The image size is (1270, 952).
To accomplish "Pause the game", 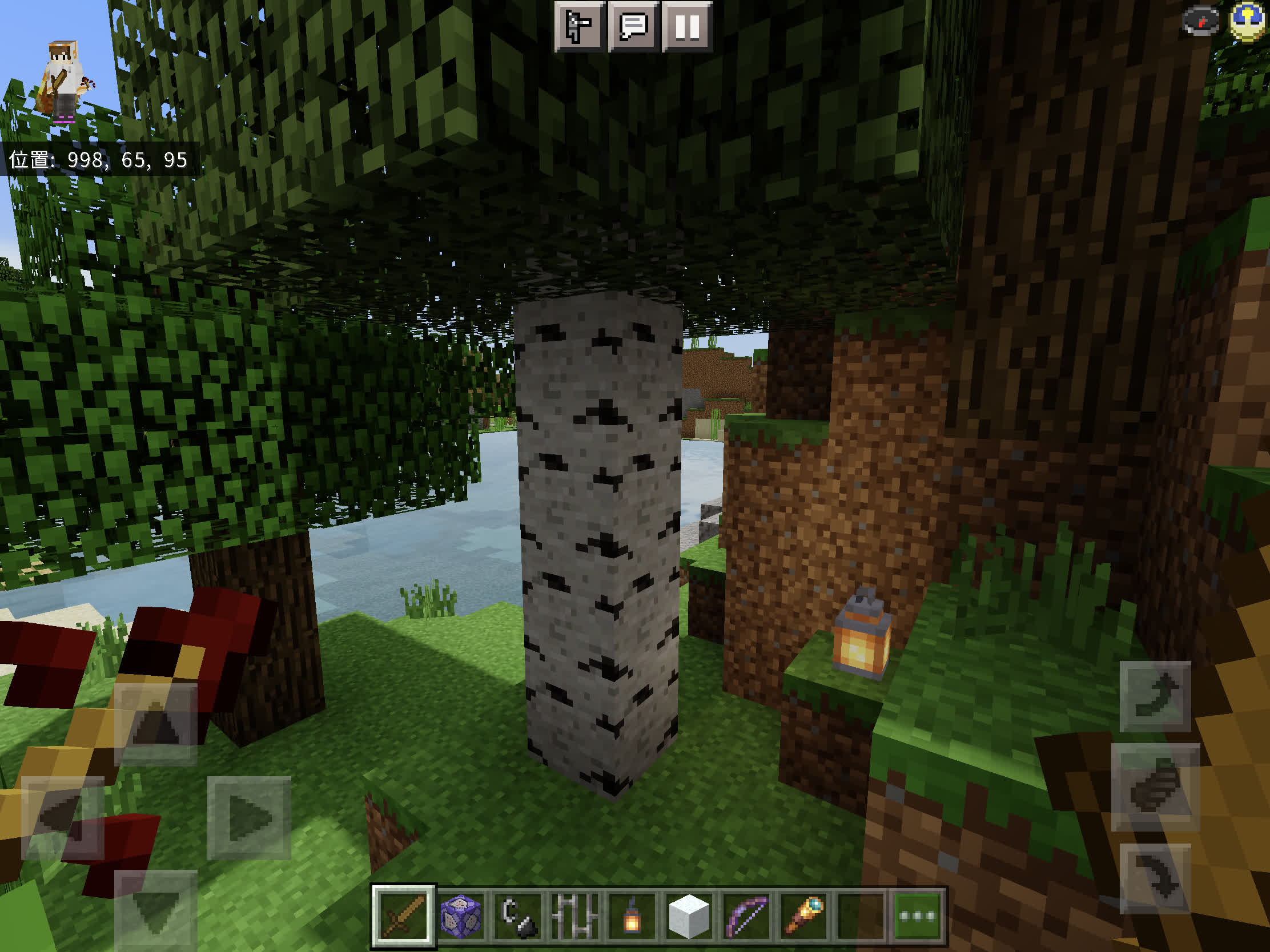I will (x=686, y=26).
